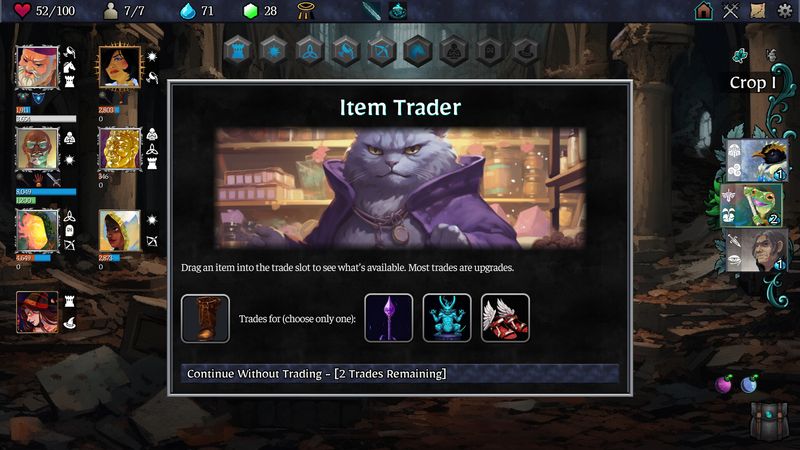The height and width of the screenshot is (450, 800).
Task: Click the crossed swords icon in top bar
Action: (731, 11)
